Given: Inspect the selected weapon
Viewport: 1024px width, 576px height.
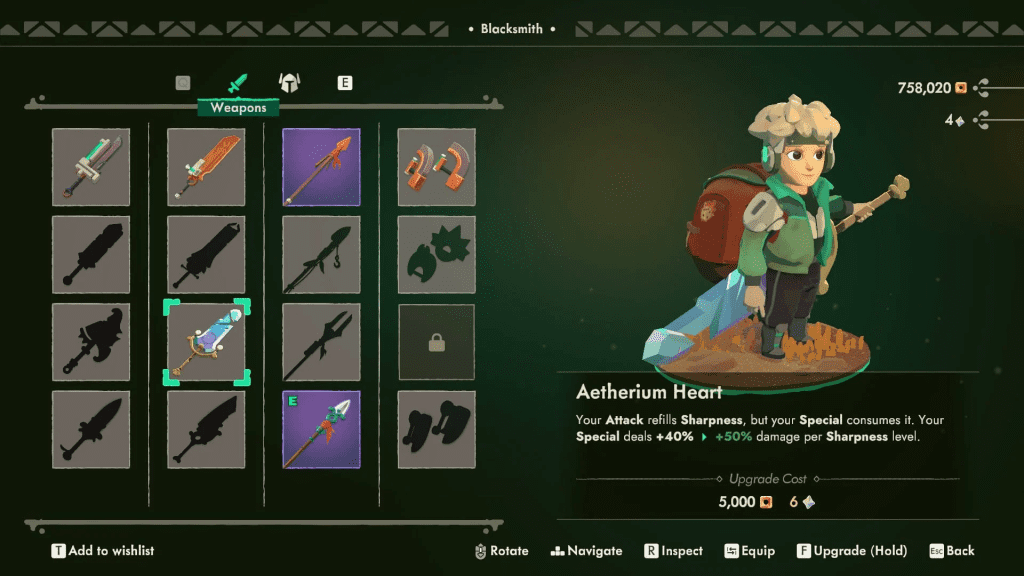Looking at the screenshot, I should [673, 551].
